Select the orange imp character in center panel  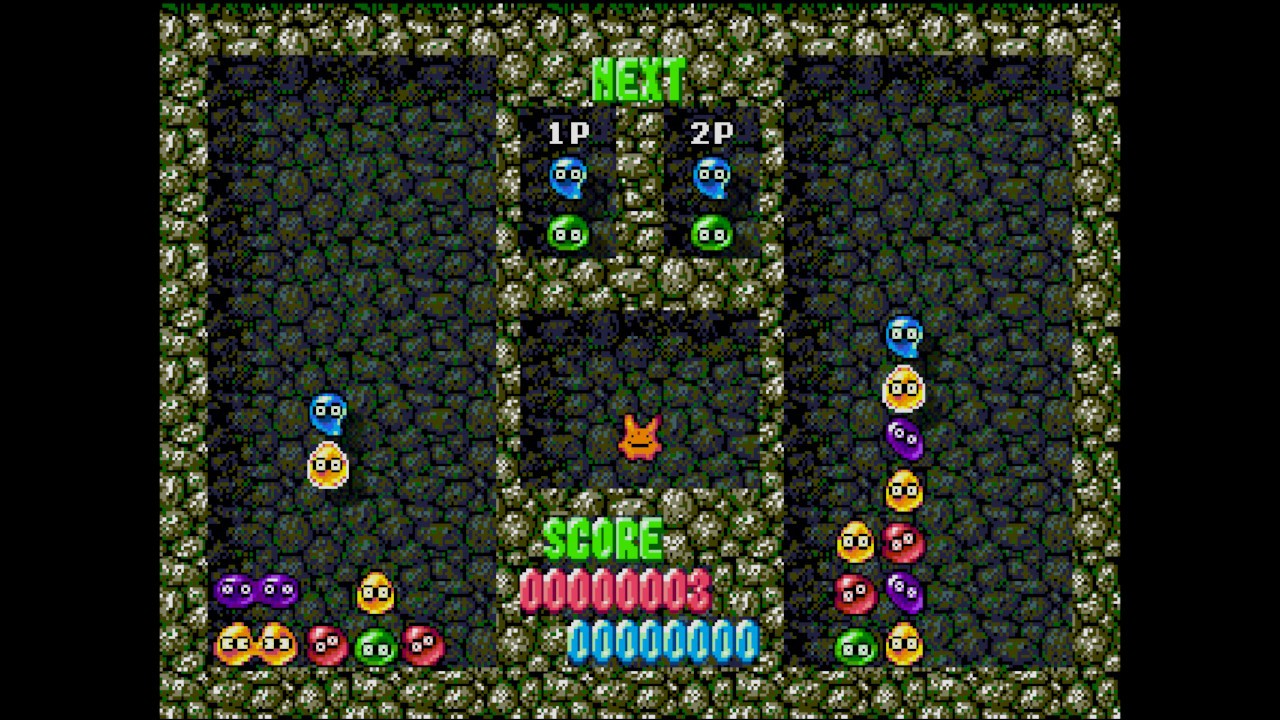click(x=640, y=435)
